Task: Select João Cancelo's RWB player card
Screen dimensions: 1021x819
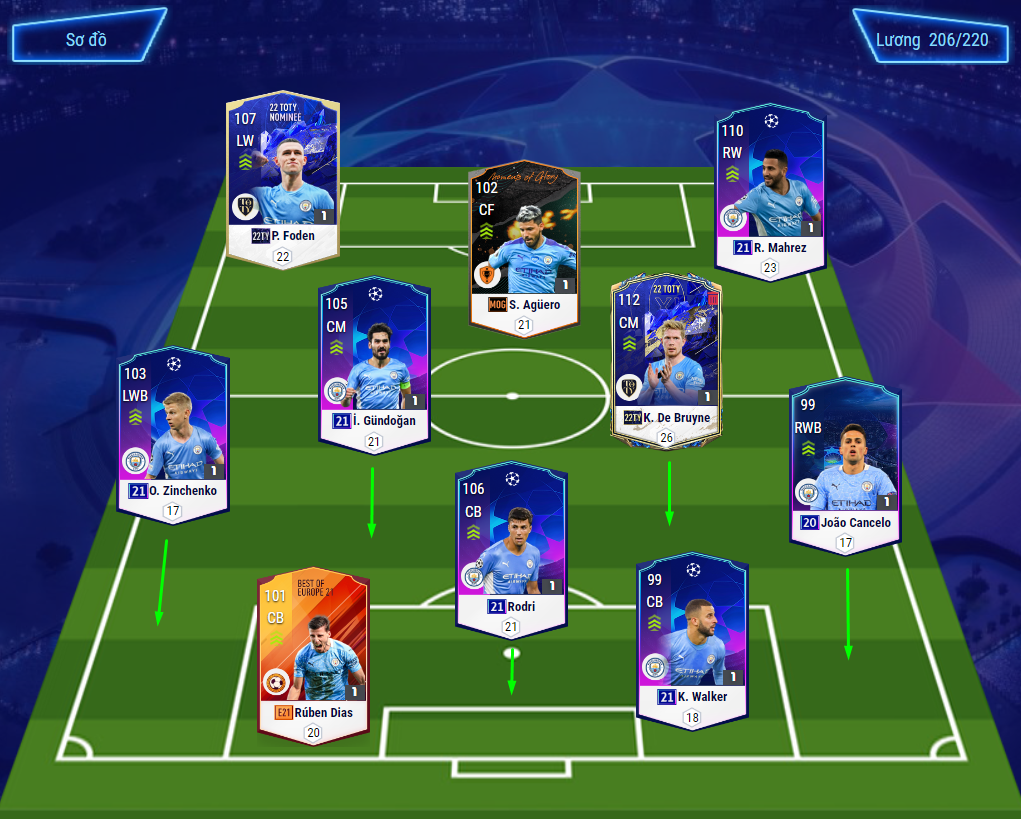Action: coord(844,460)
